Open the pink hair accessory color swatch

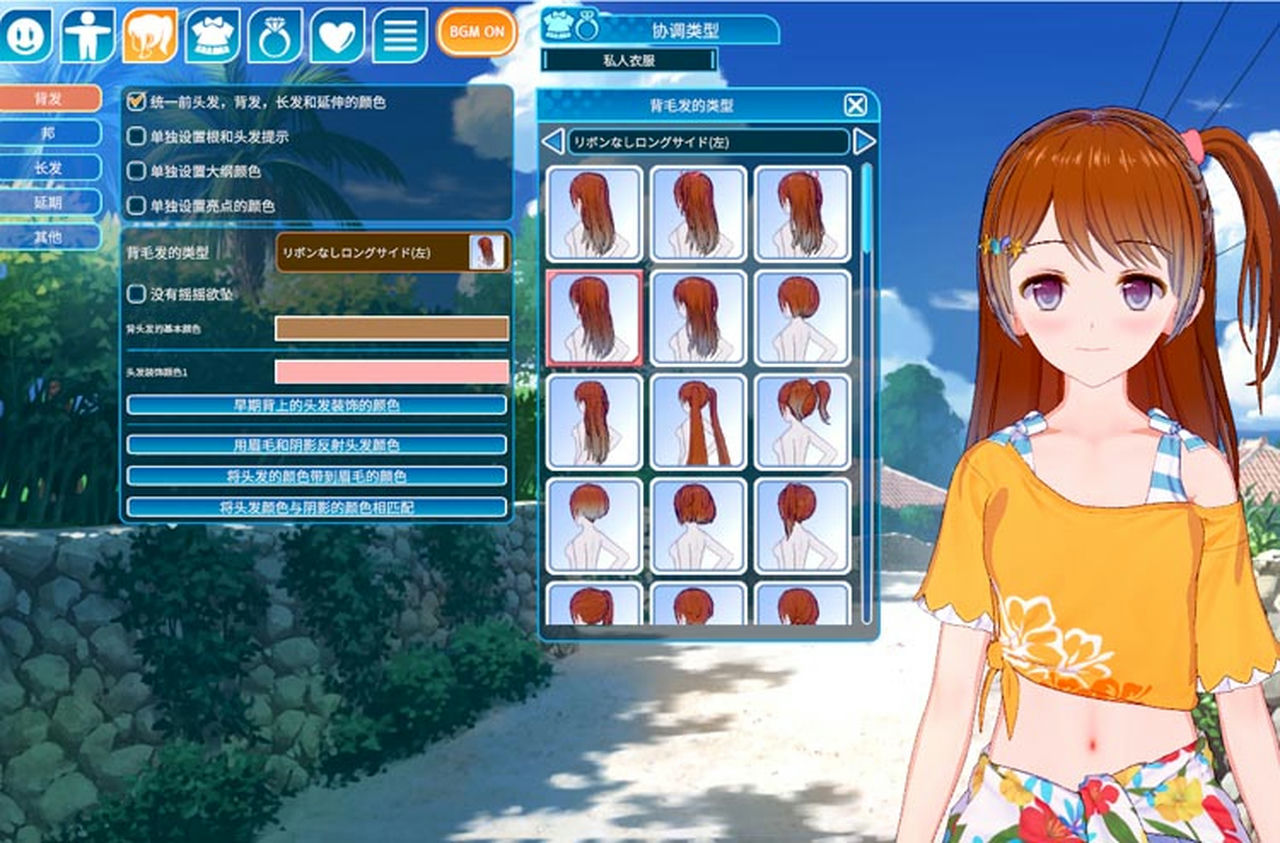tap(391, 372)
